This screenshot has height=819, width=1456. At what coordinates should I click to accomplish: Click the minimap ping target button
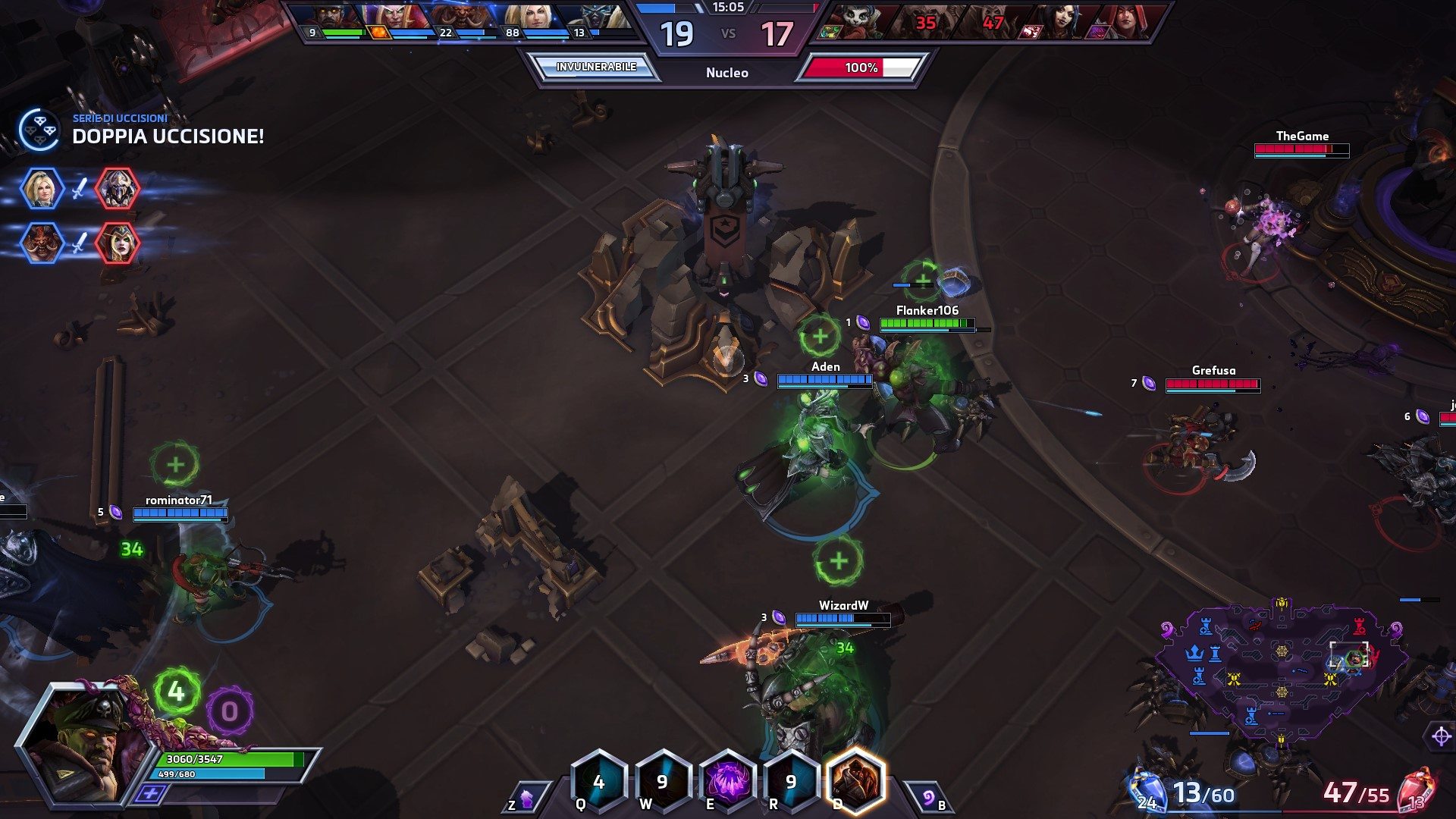(x=1441, y=736)
